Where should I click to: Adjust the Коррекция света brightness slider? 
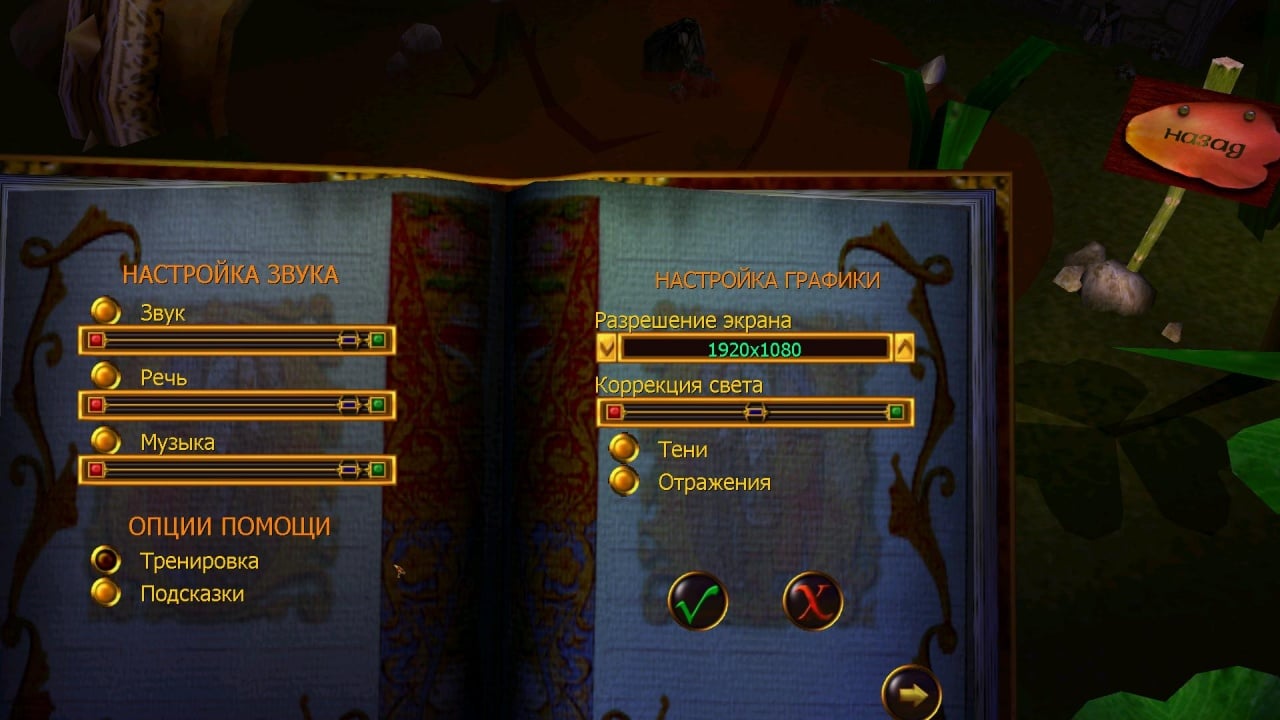755,412
